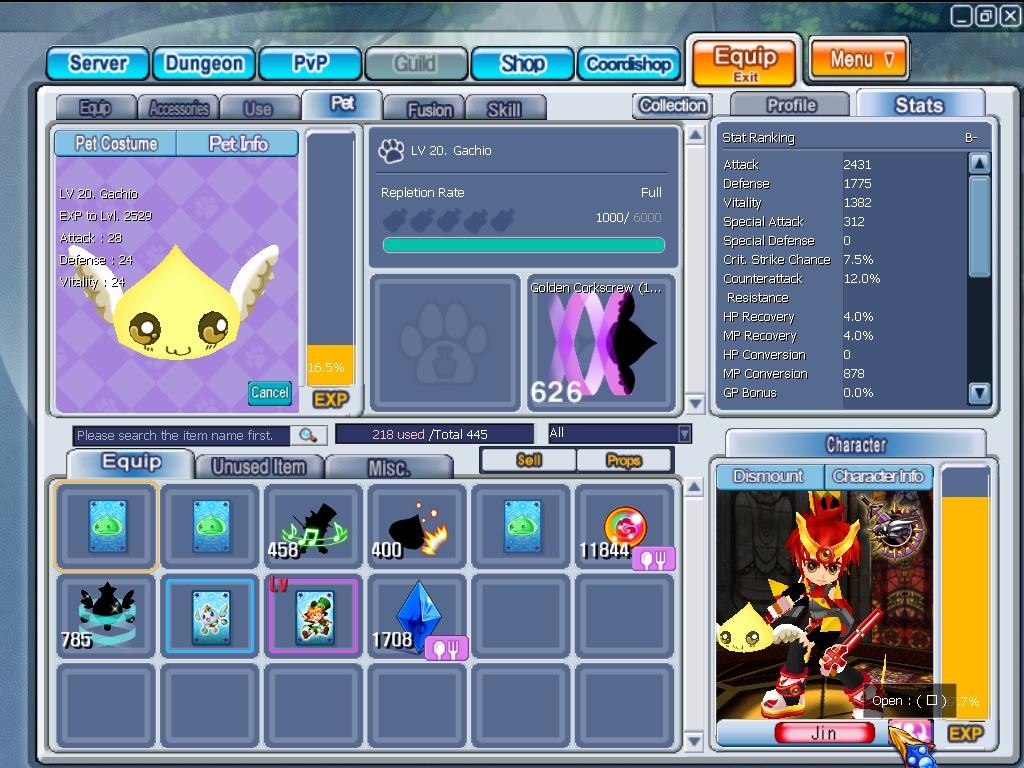Select the Pet Costume tab

click(116, 144)
